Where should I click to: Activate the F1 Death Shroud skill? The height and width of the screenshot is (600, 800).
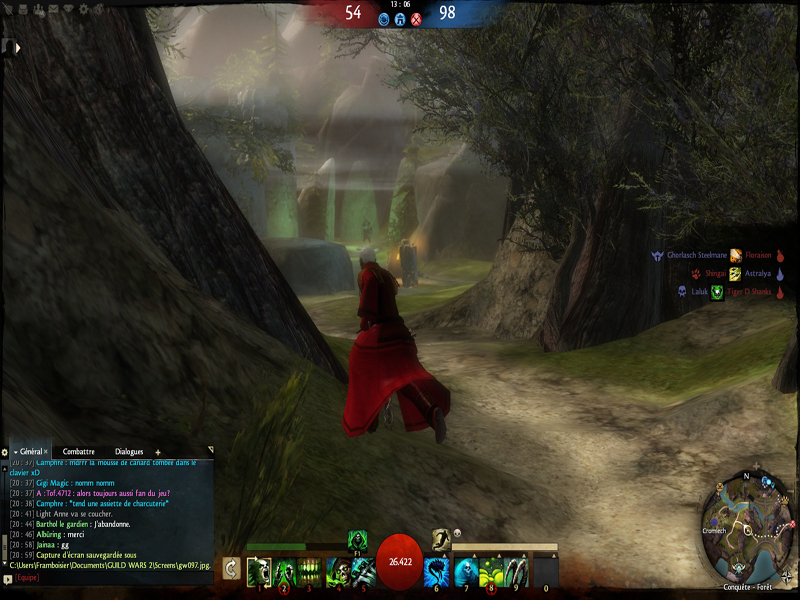[x=357, y=539]
